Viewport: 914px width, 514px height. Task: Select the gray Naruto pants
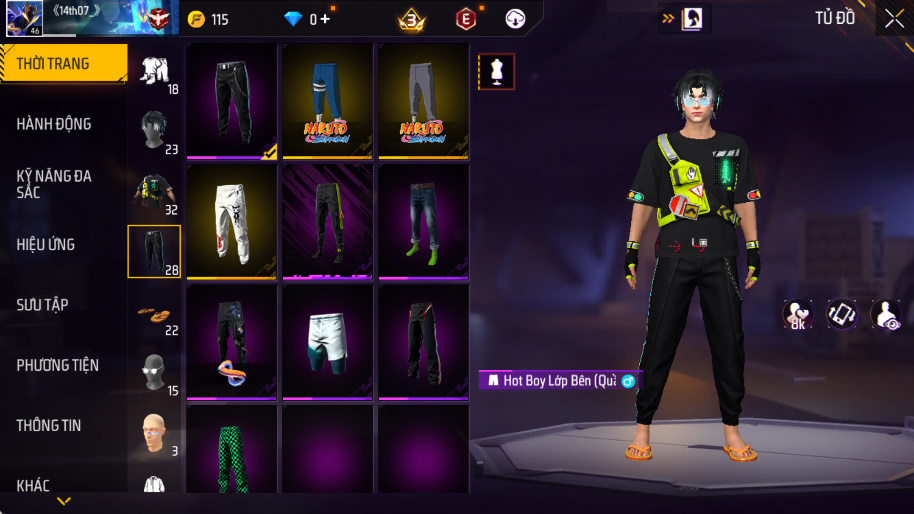click(423, 100)
